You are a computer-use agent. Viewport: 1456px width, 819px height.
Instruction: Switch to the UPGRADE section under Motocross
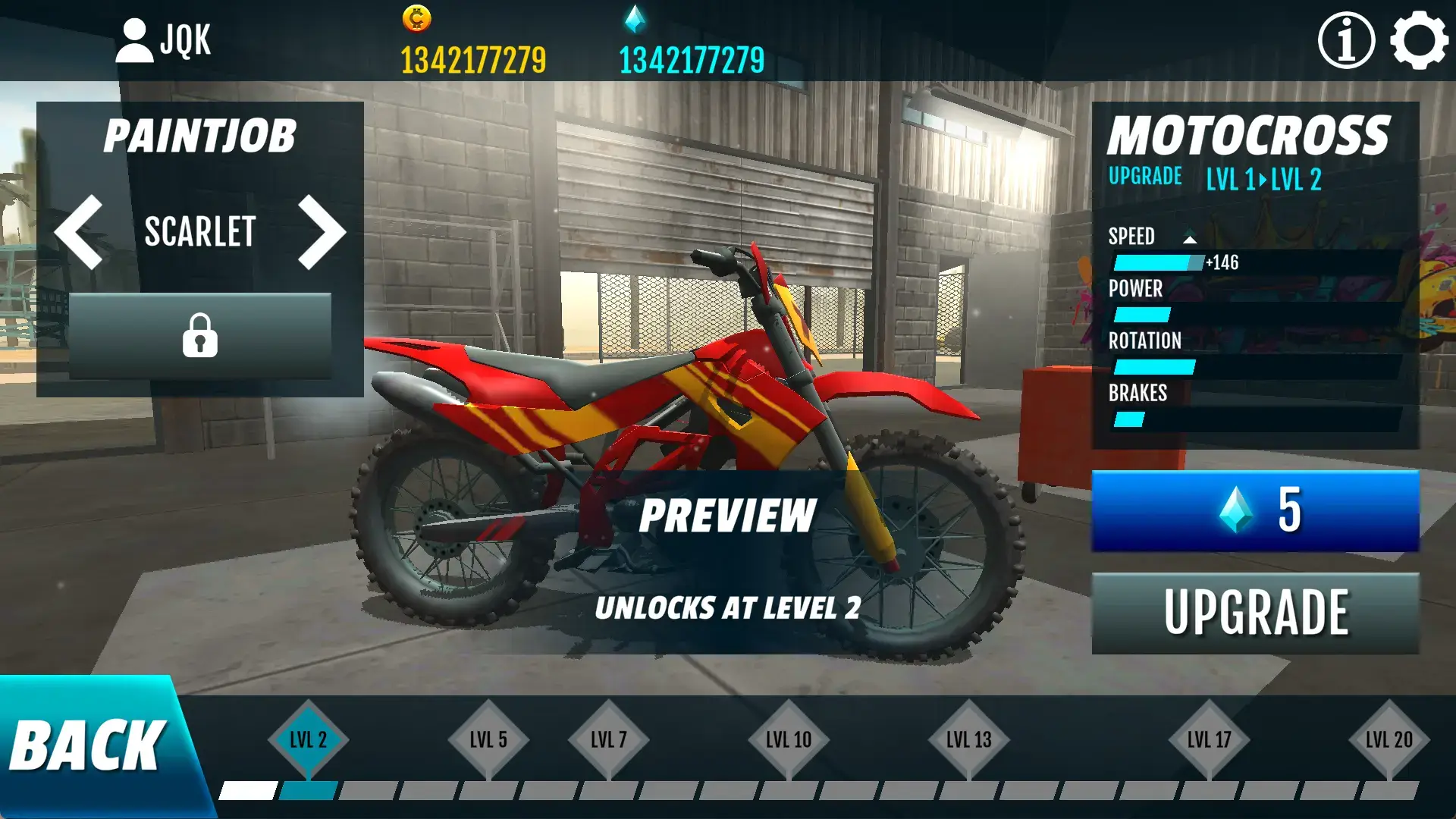click(1144, 176)
